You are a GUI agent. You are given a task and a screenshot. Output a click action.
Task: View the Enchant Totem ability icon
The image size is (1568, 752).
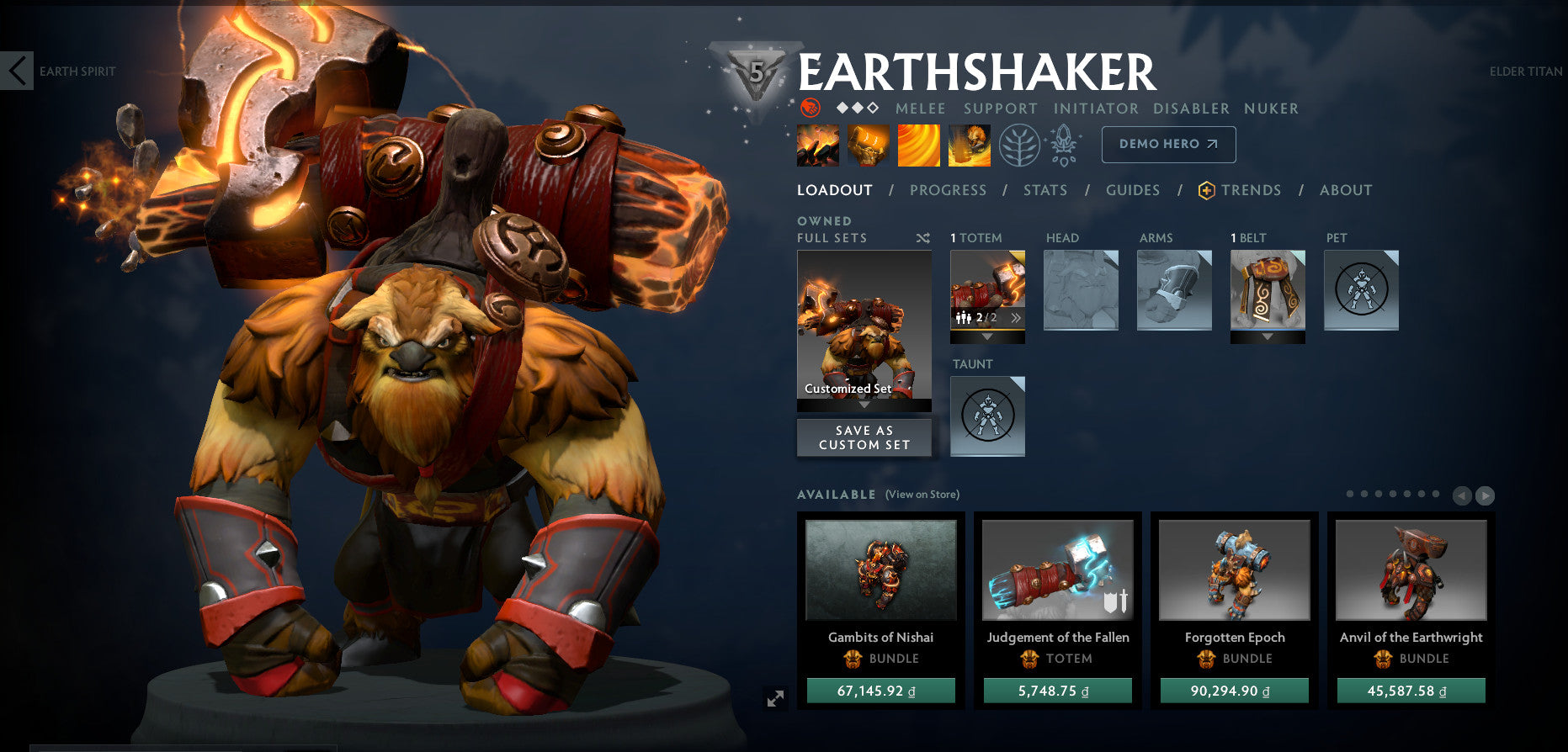pos(868,145)
